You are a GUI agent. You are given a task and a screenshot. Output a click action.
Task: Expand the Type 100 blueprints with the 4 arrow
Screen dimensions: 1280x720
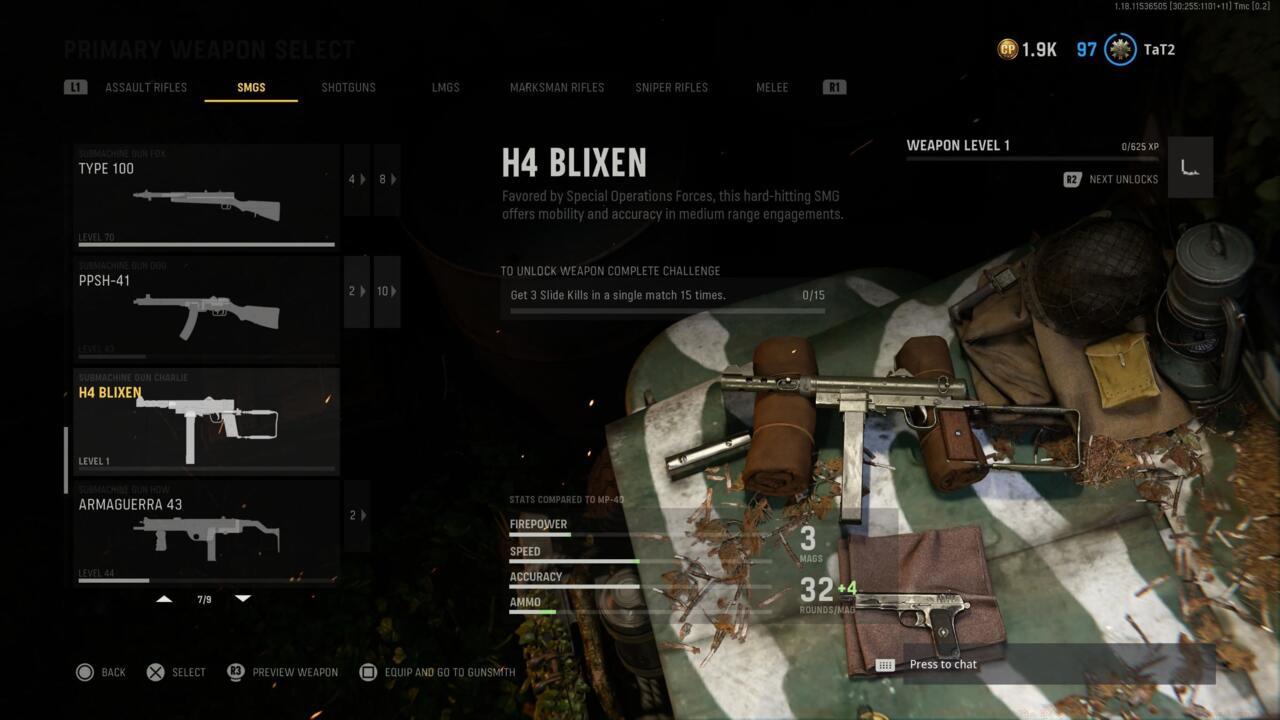(x=357, y=179)
